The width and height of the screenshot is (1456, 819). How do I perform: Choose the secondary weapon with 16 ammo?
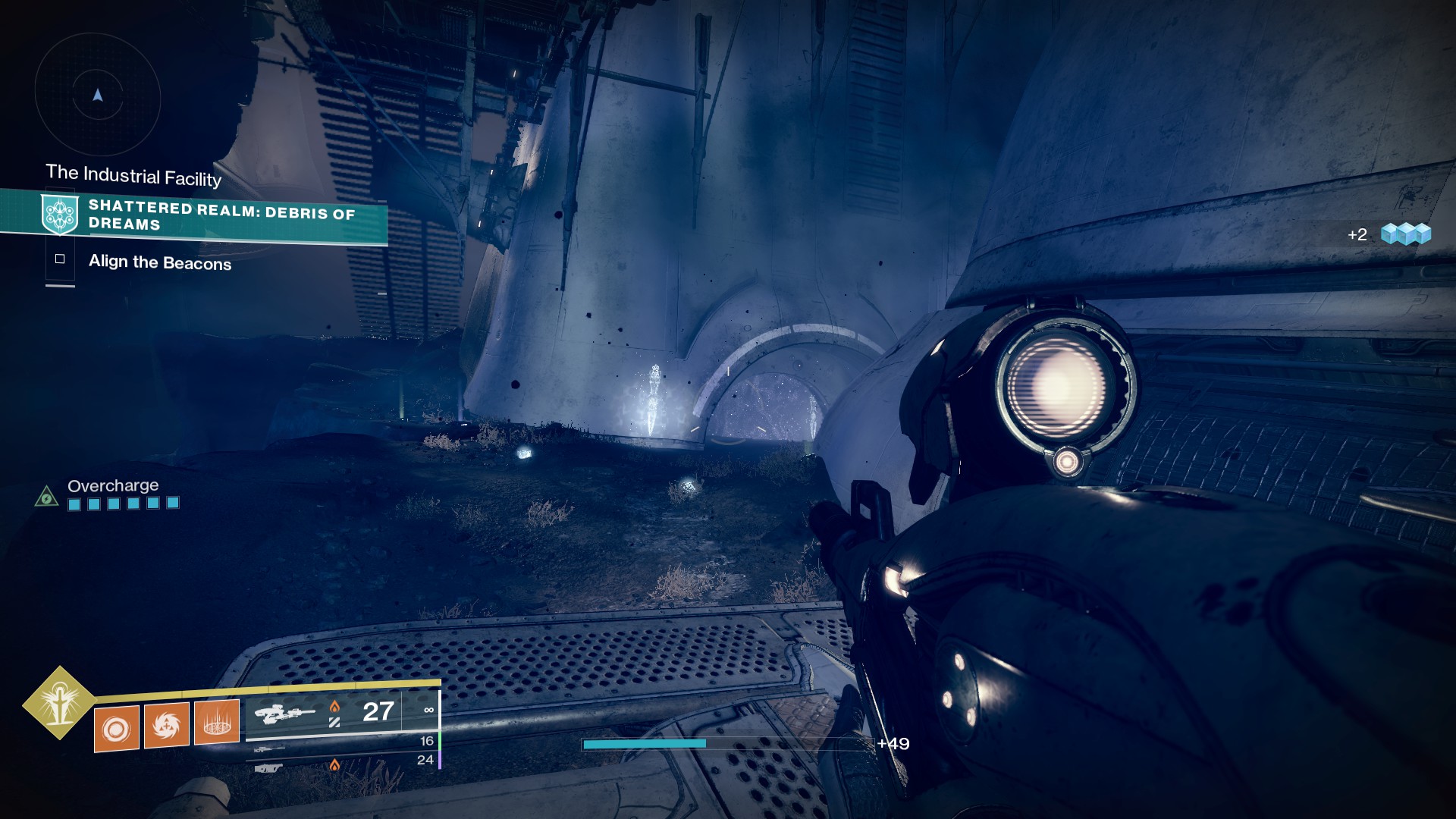tap(270, 749)
